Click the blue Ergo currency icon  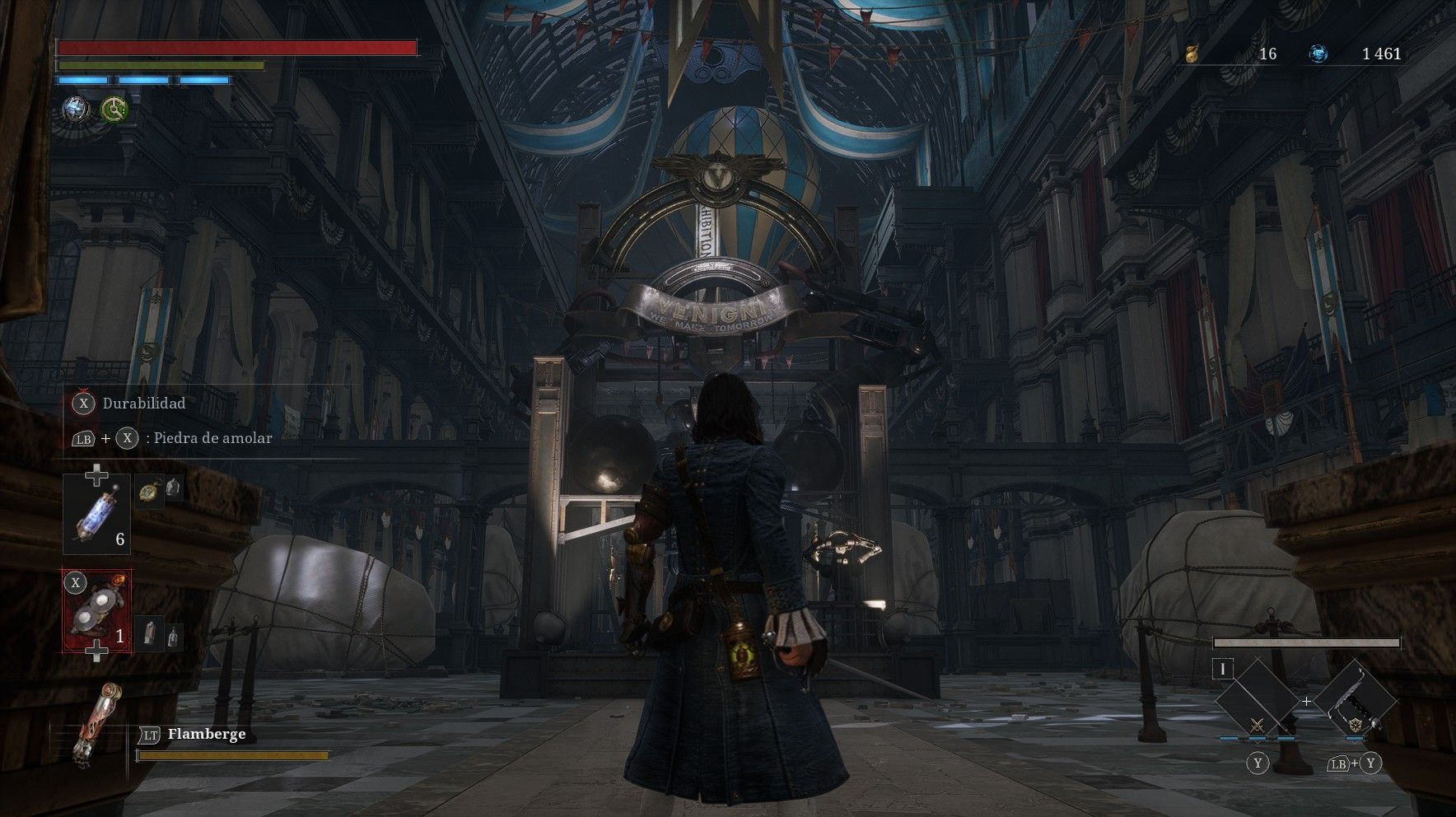(1318, 54)
